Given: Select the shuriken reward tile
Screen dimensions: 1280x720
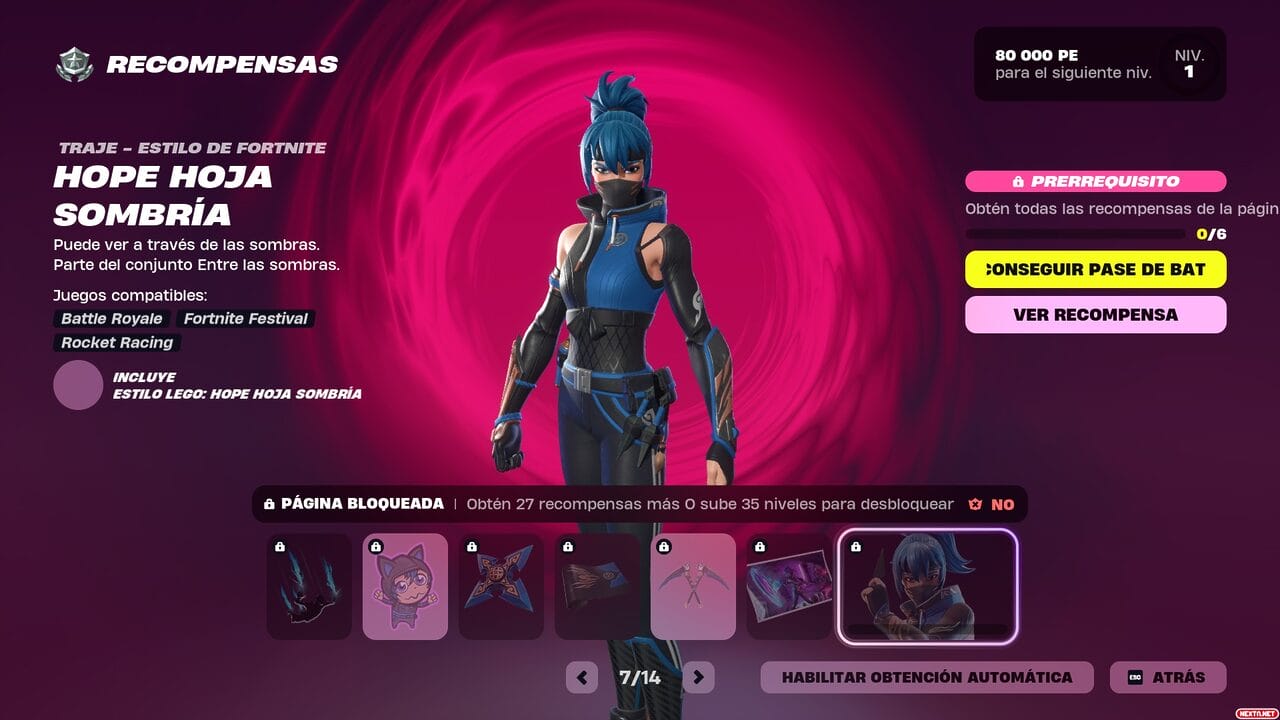Looking at the screenshot, I should [501, 587].
